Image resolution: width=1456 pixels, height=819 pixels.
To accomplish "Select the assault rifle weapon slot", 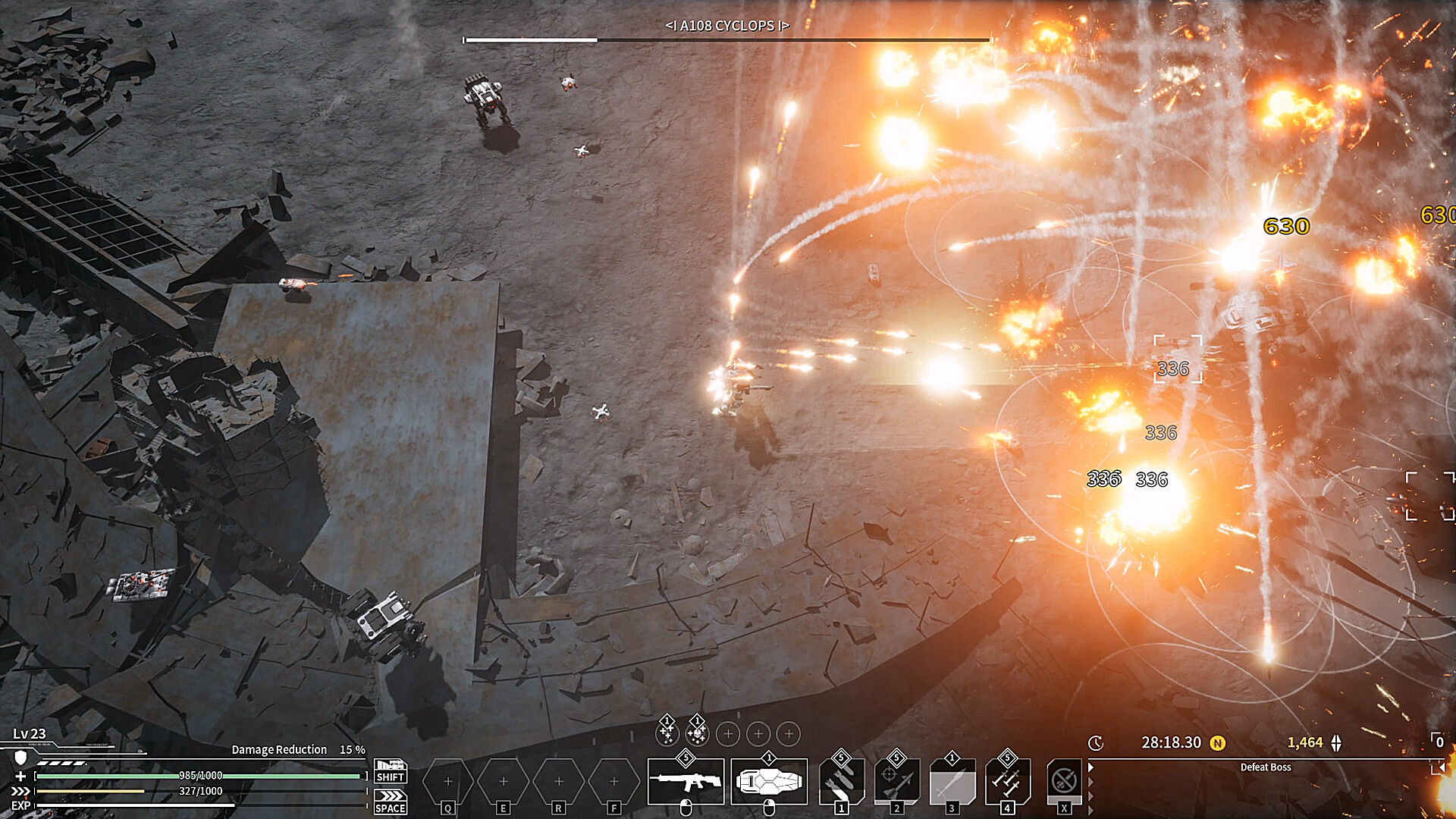I will 686,782.
